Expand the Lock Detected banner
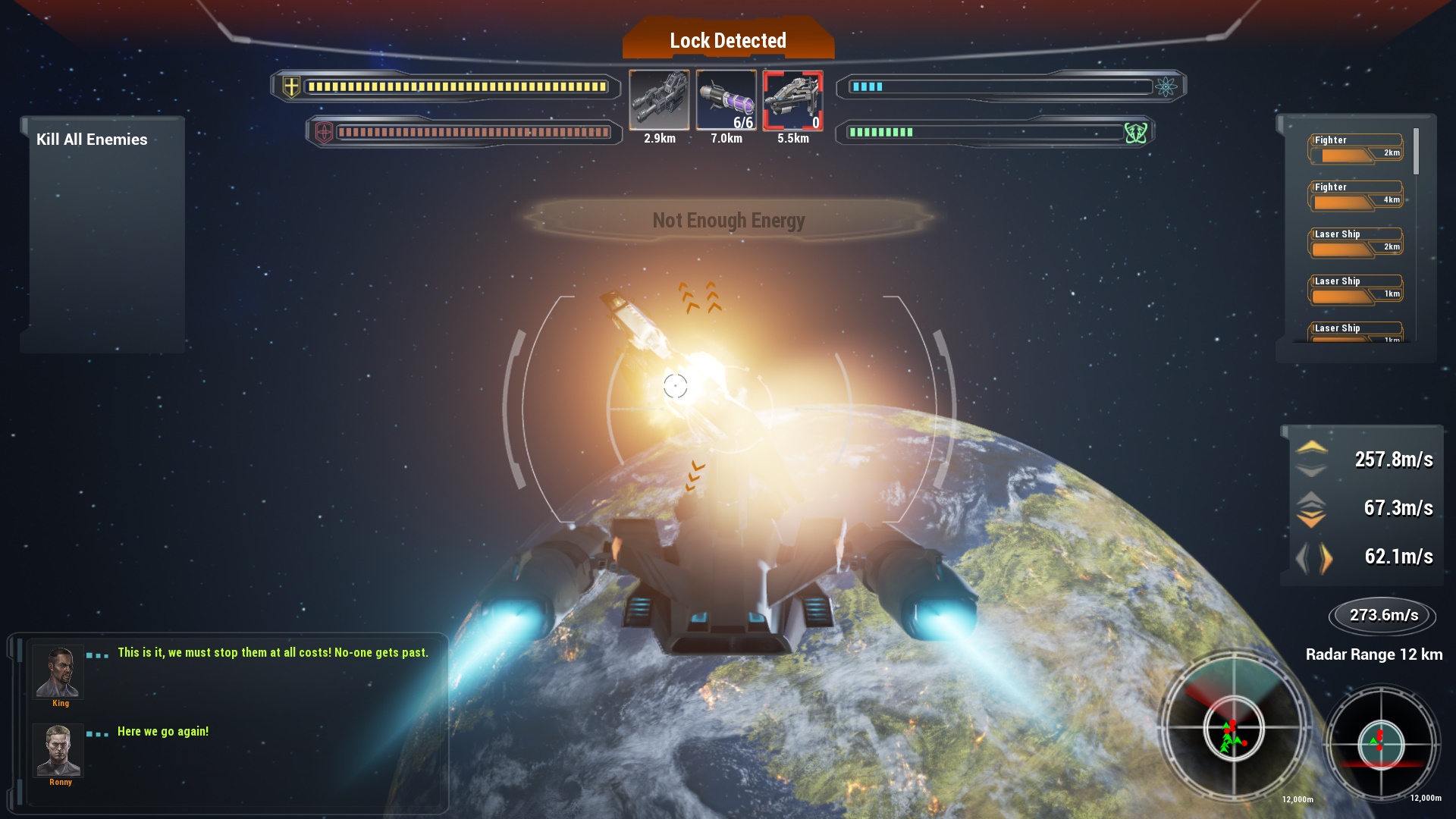 coord(727,40)
